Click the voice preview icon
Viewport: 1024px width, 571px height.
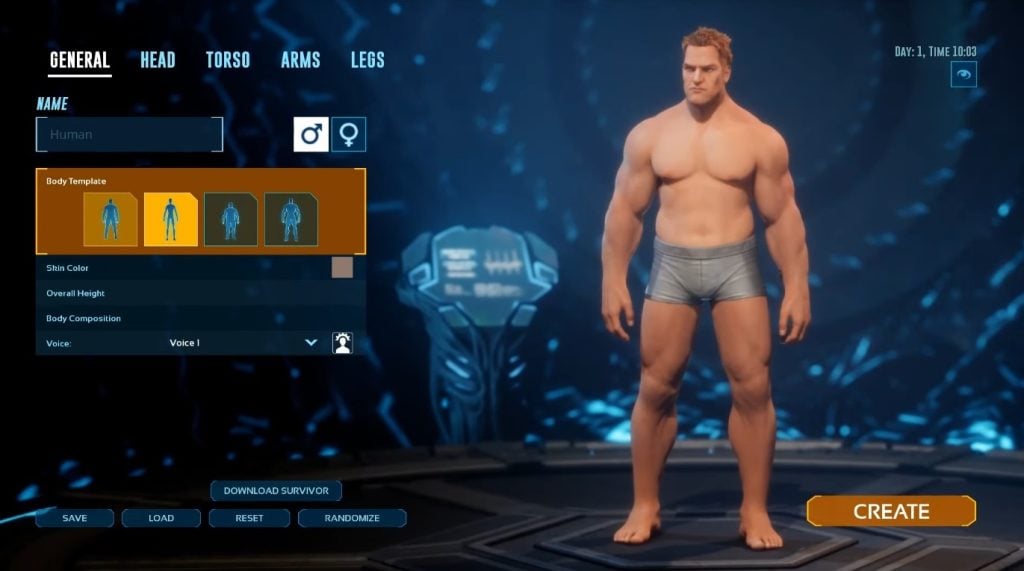[342, 343]
